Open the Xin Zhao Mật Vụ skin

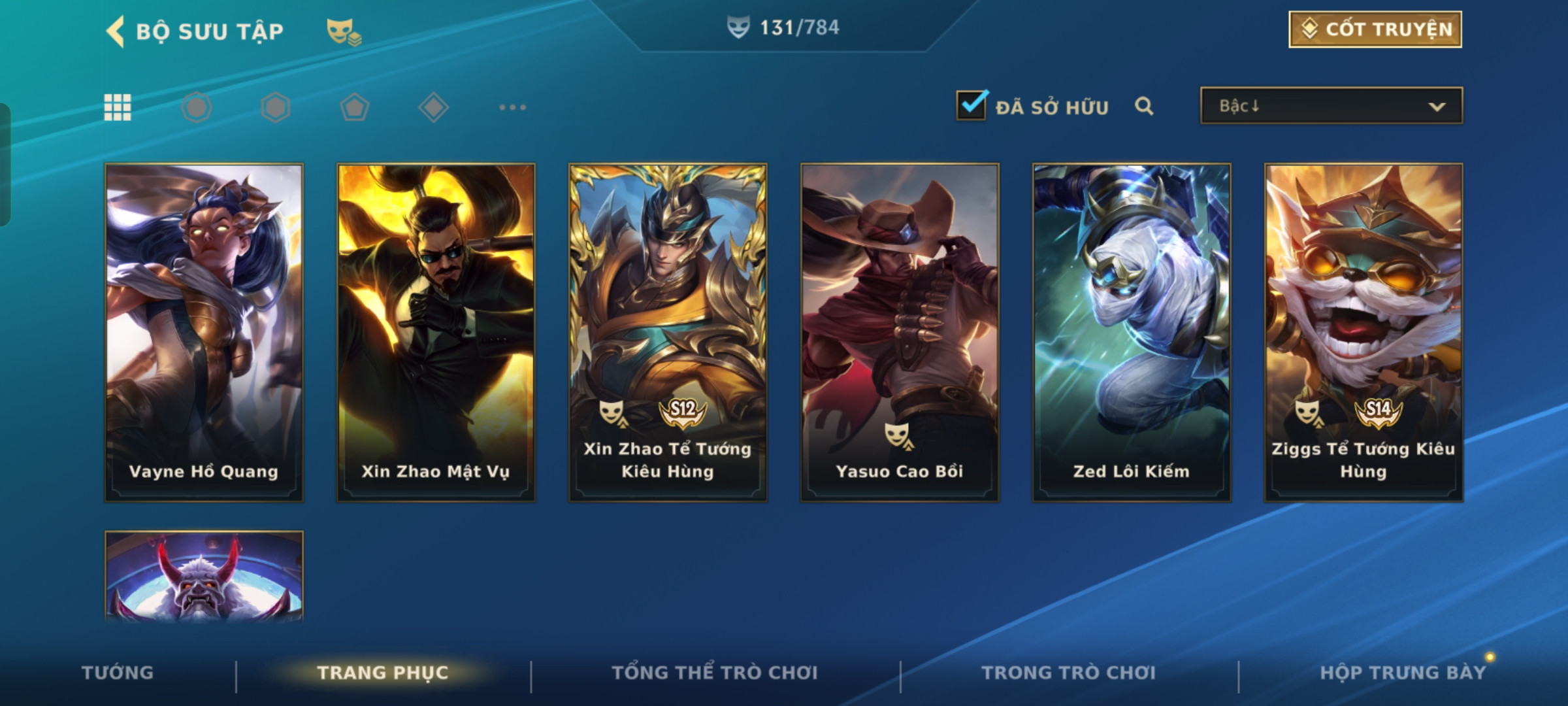pyautogui.click(x=436, y=332)
